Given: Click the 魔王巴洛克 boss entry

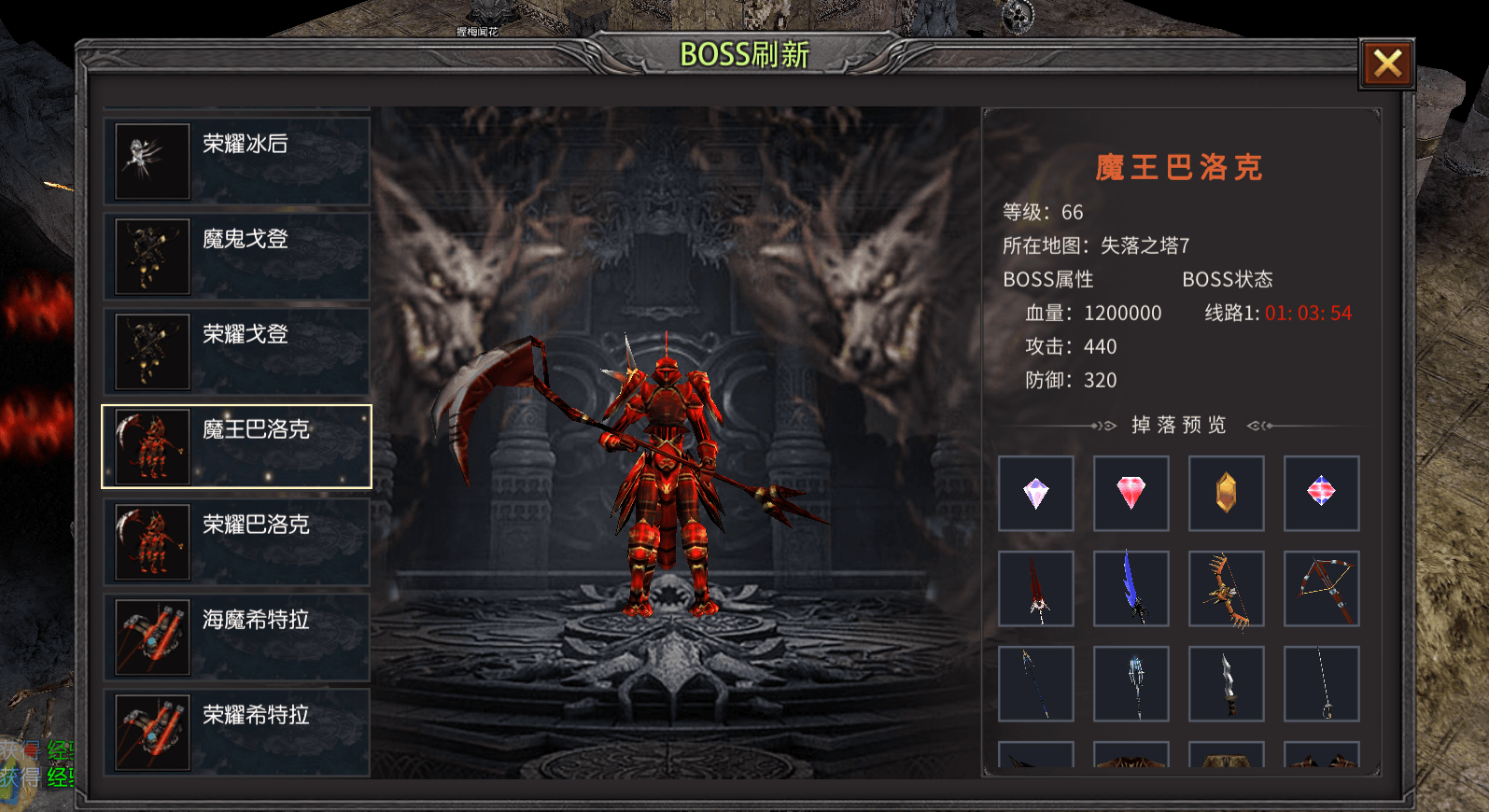Looking at the screenshot, I should 237,446.
